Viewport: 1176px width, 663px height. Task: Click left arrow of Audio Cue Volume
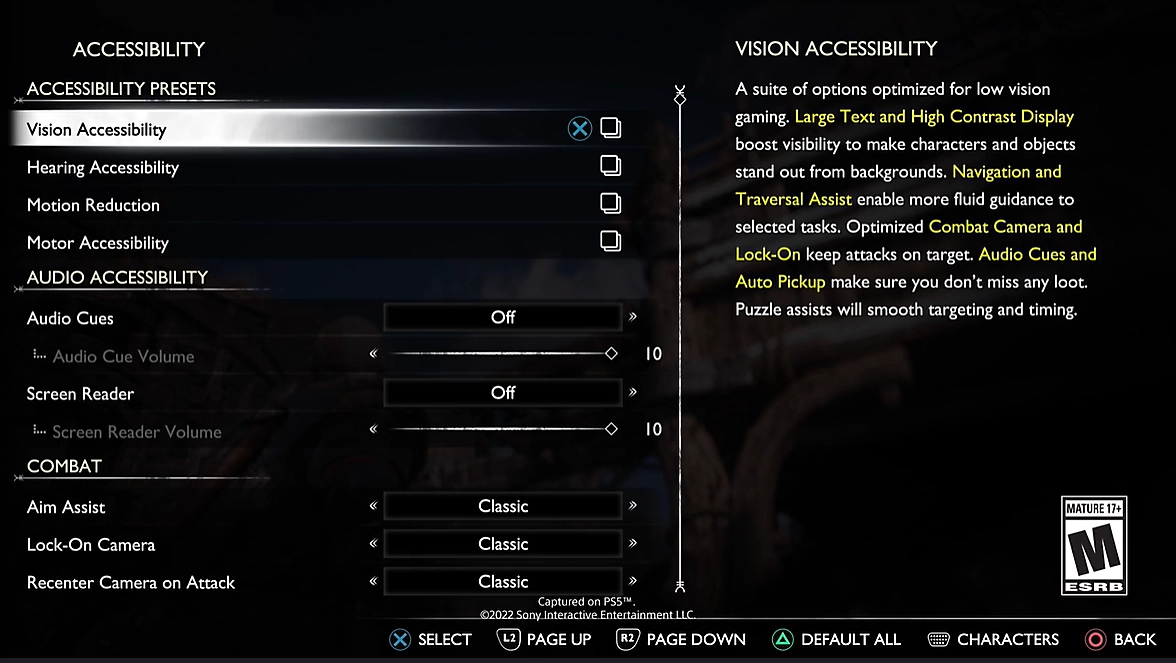tap(373, 354)
